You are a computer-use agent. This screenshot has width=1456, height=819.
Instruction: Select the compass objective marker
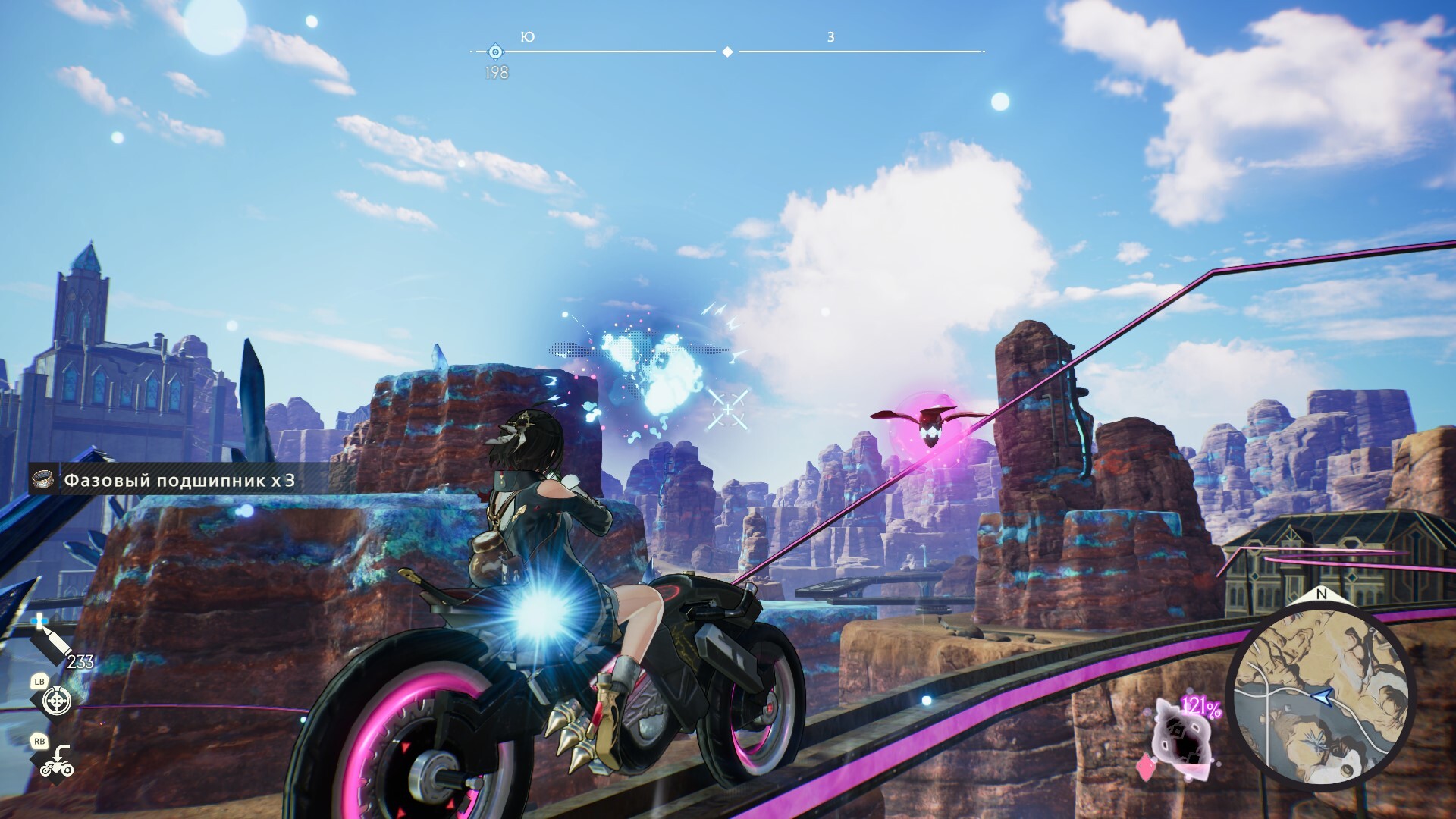(x=495, y=52)
